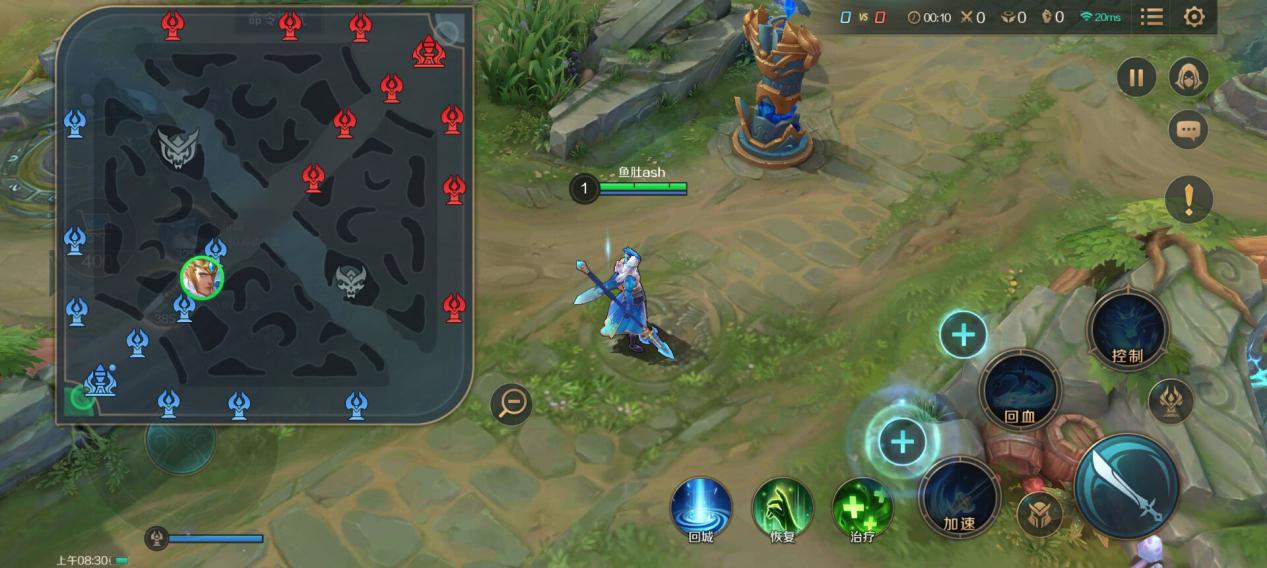Send the exclamation alert signal
The width and height of the screenshot is (1267, 568).
pos(1188,200)
